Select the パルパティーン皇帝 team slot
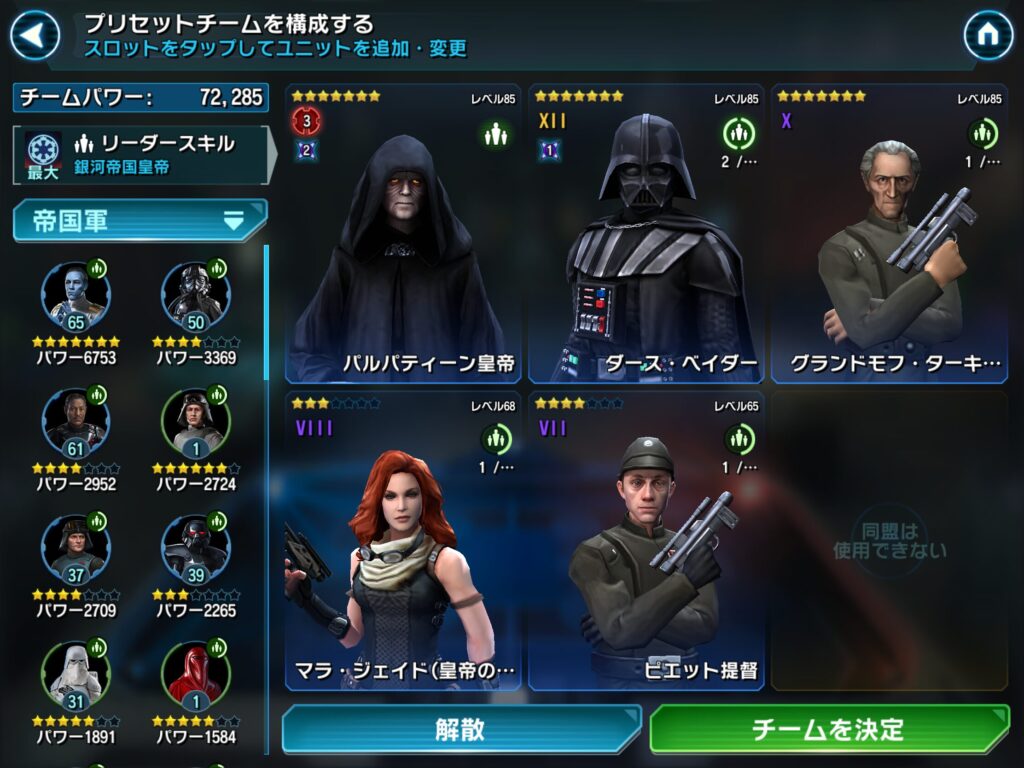This screenshot has height=768, width=1024. 403,234
